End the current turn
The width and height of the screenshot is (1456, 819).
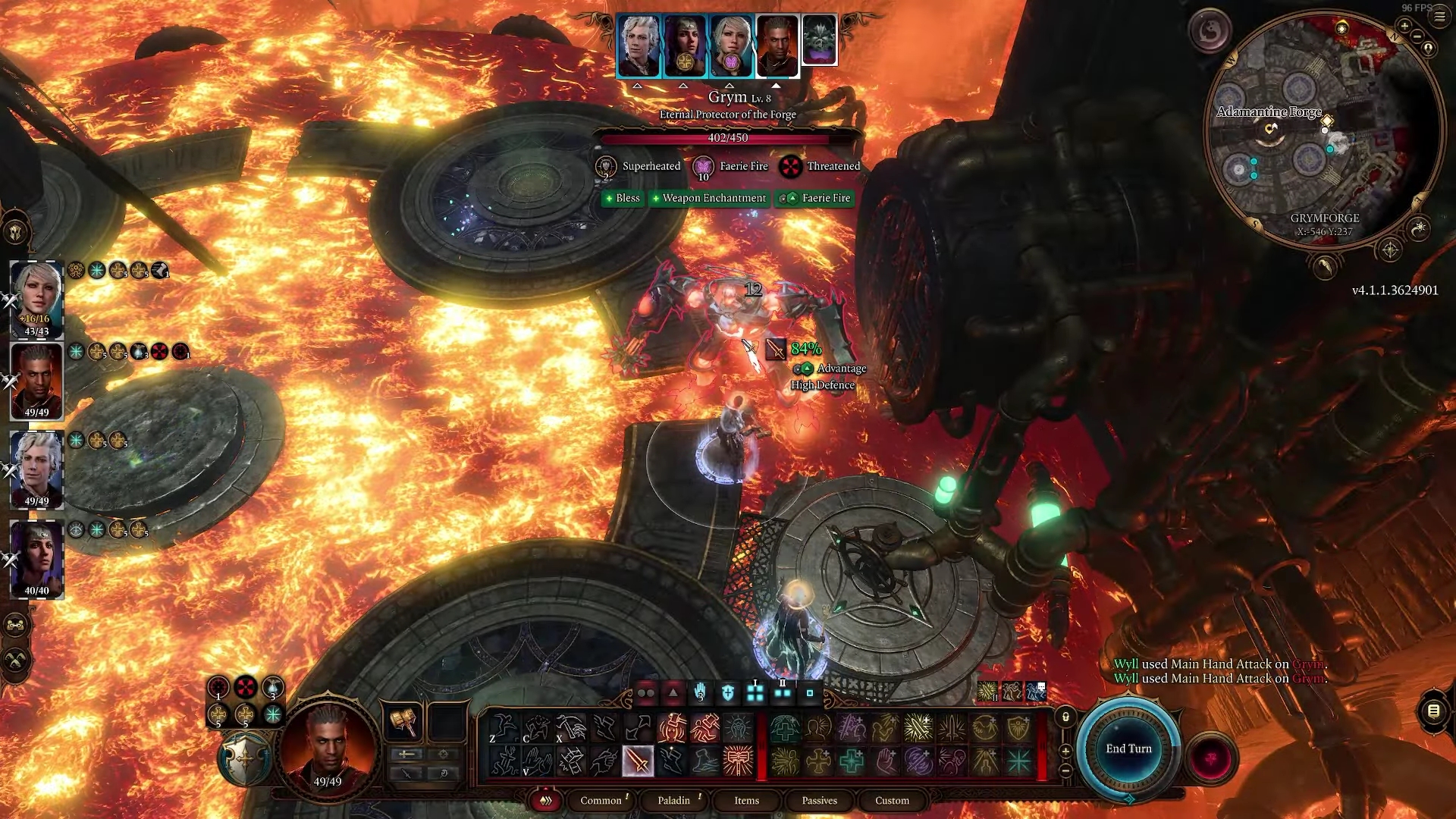[1128, 748]
